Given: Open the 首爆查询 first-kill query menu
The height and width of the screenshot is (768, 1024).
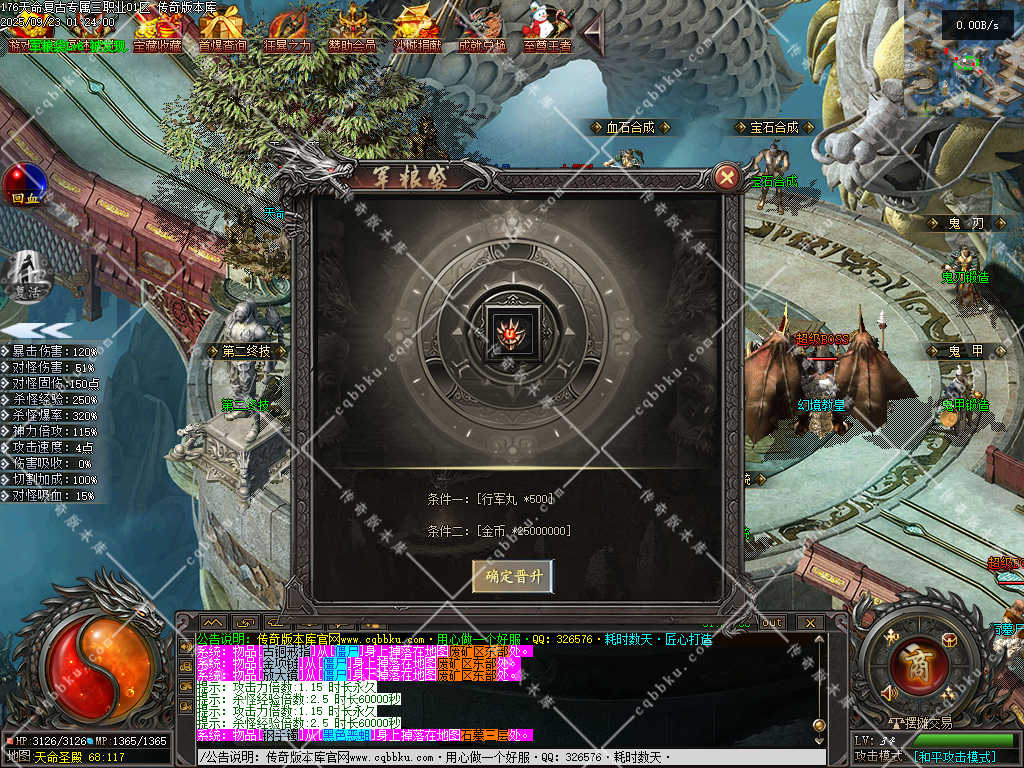Looking at the screenshot, I should click(x=222, y=28).
